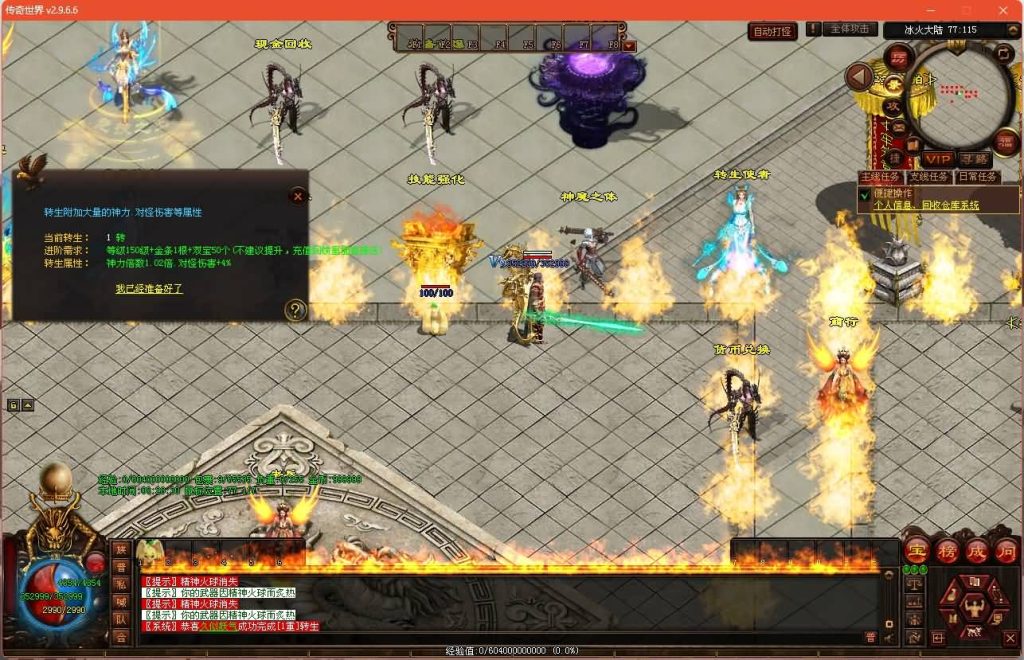Click the 寻路 pathfinding button
This screenshot has width=1024, height=660.
(x=974, y=159)
